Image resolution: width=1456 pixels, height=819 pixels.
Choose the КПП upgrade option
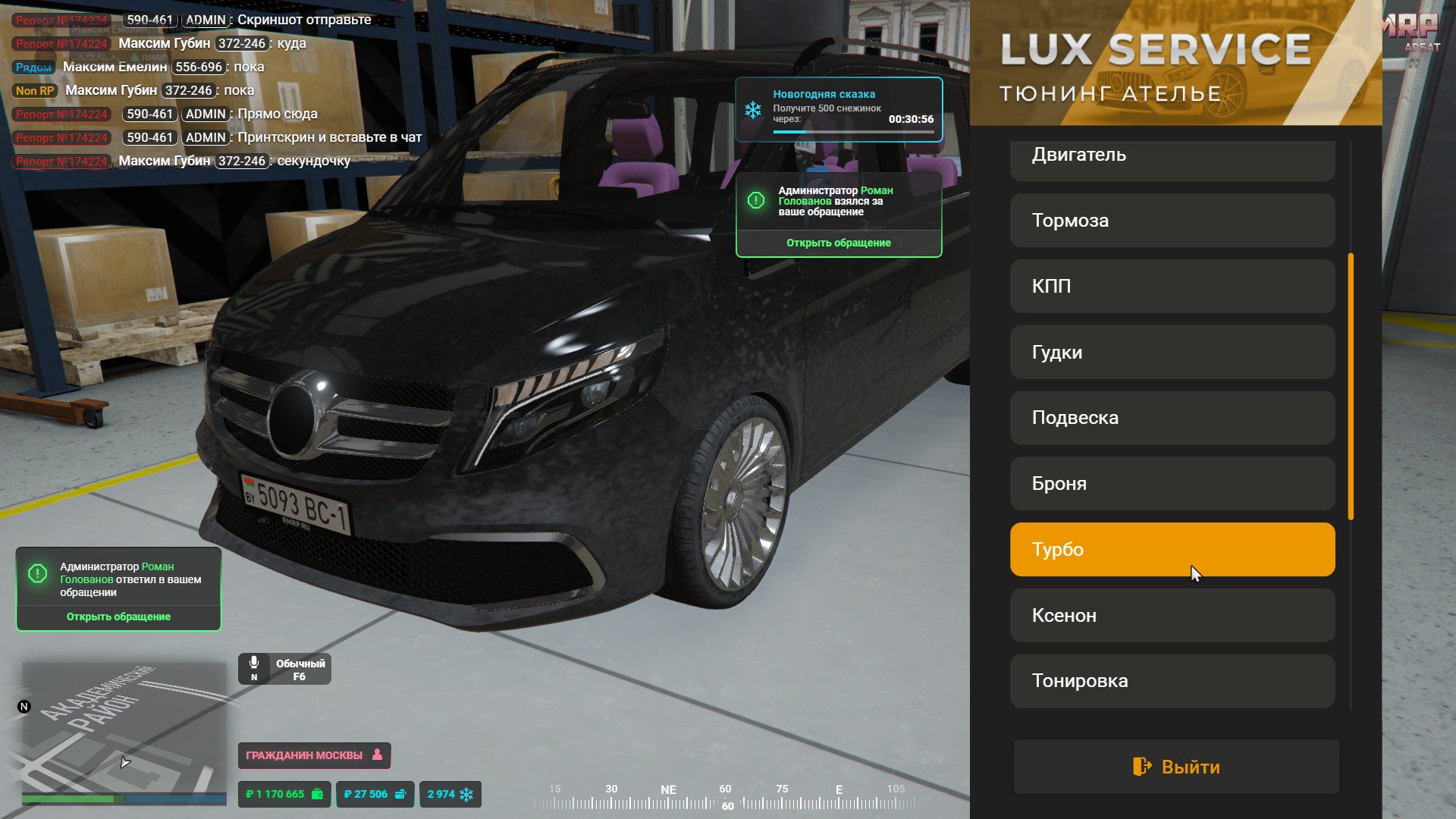tap(1172, 287)
